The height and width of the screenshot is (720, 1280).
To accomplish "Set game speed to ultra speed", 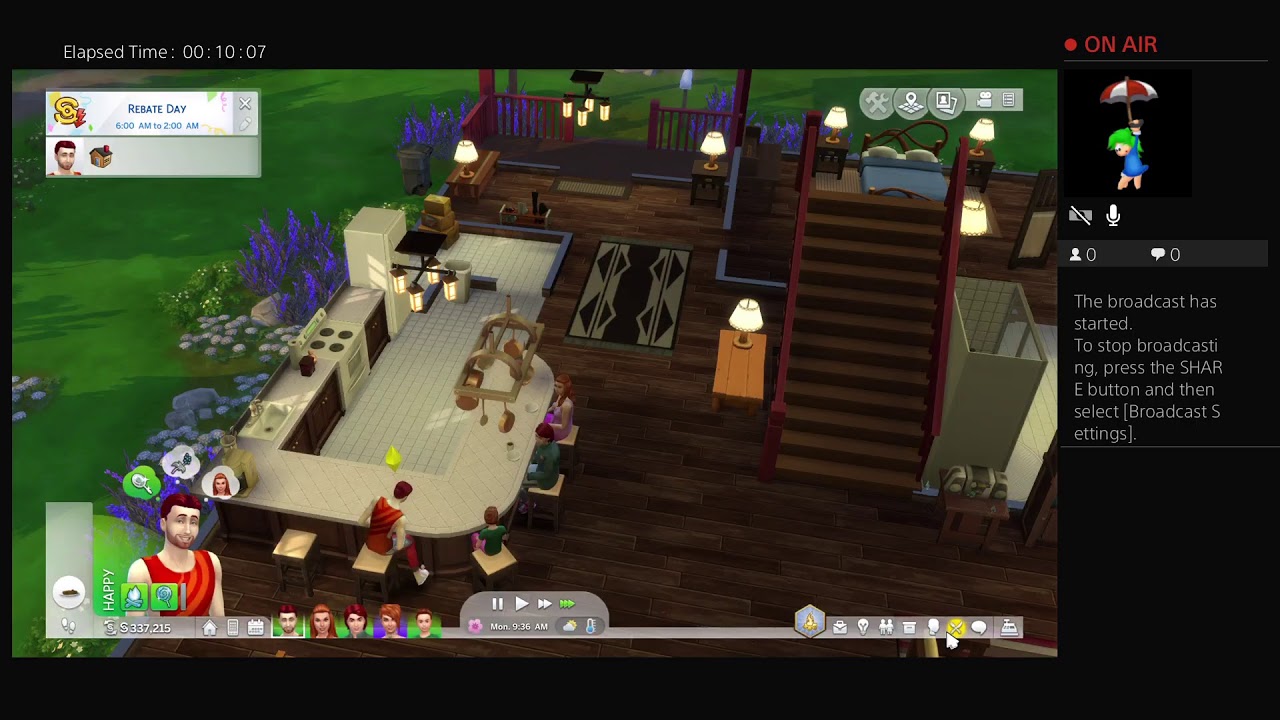I will (568, 604).
